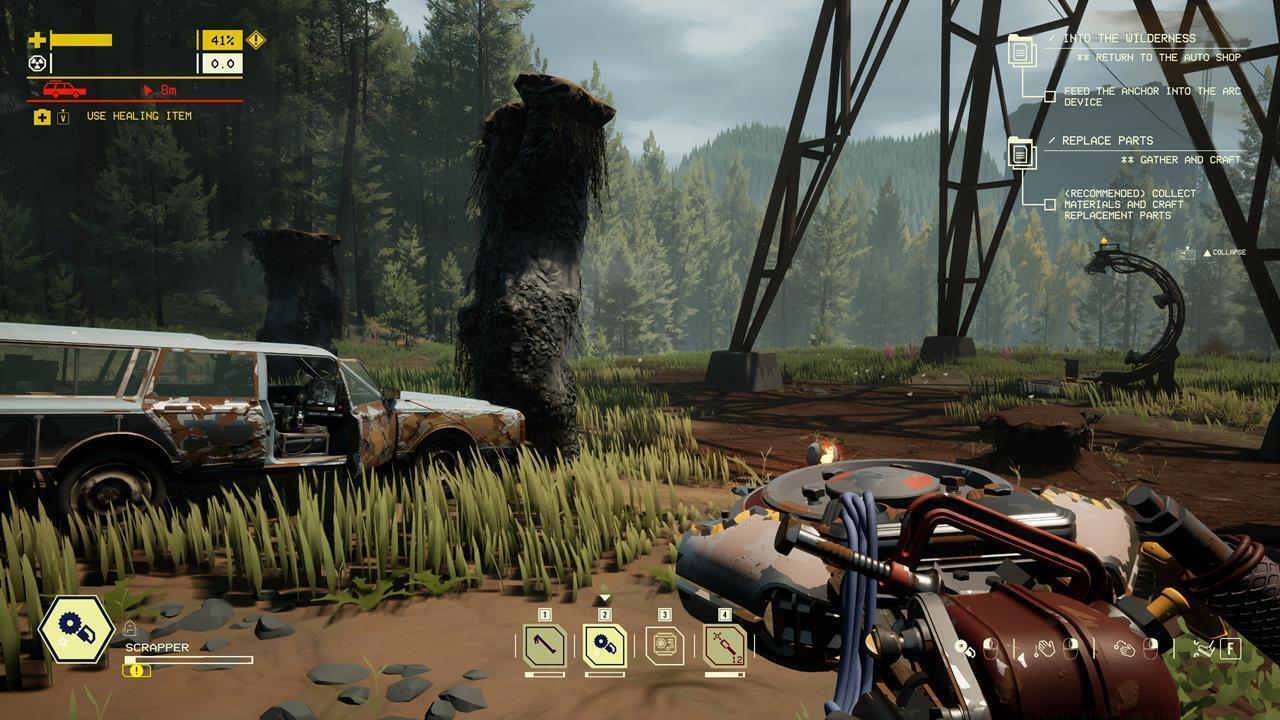This screenshot has width=1280, height=720.
Task: Select the Scrapper saw hotbar slot
Action: coord(605,645)
